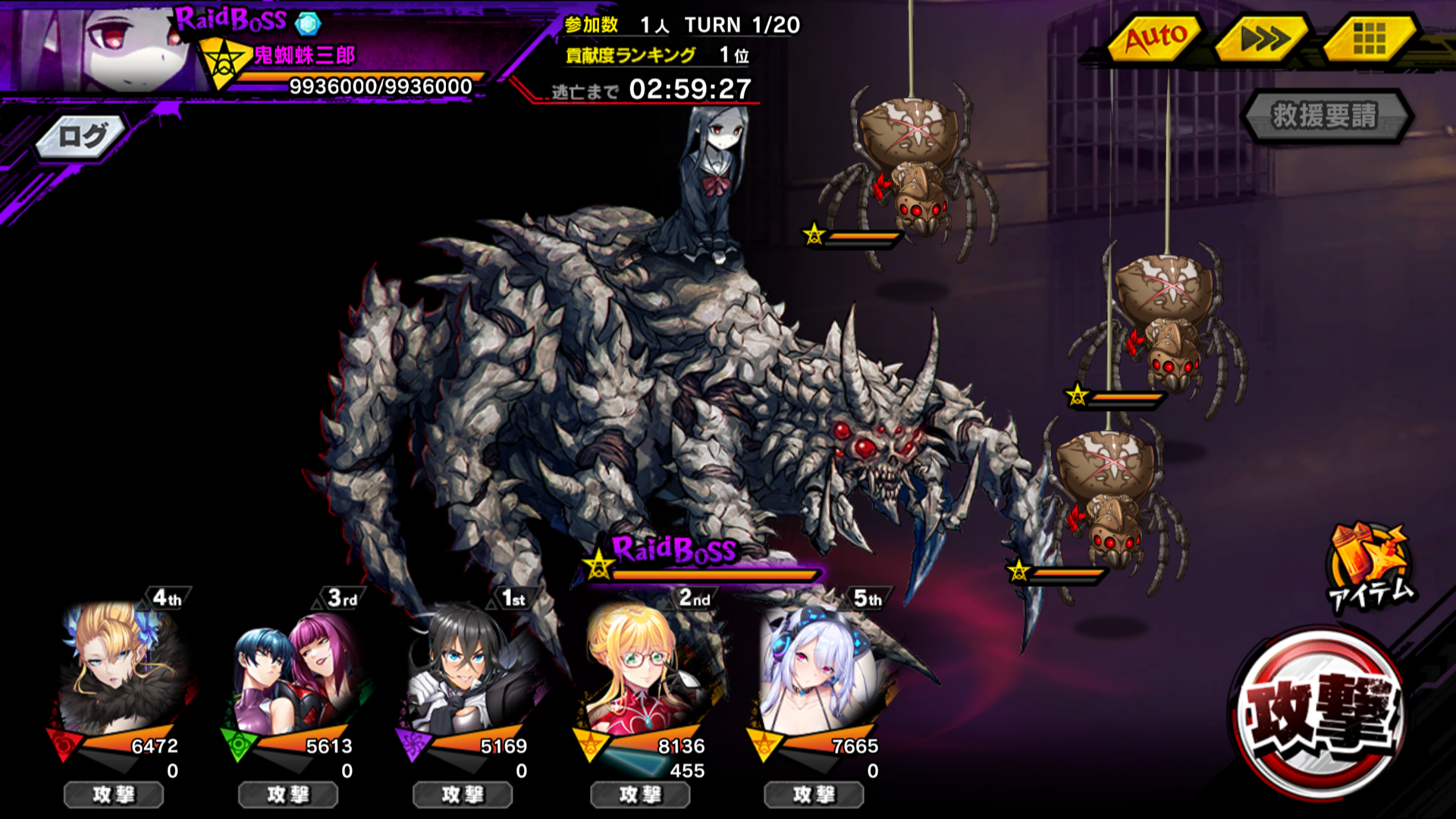Open the battle log (ログ)
1456x819 pixels.
82,137
